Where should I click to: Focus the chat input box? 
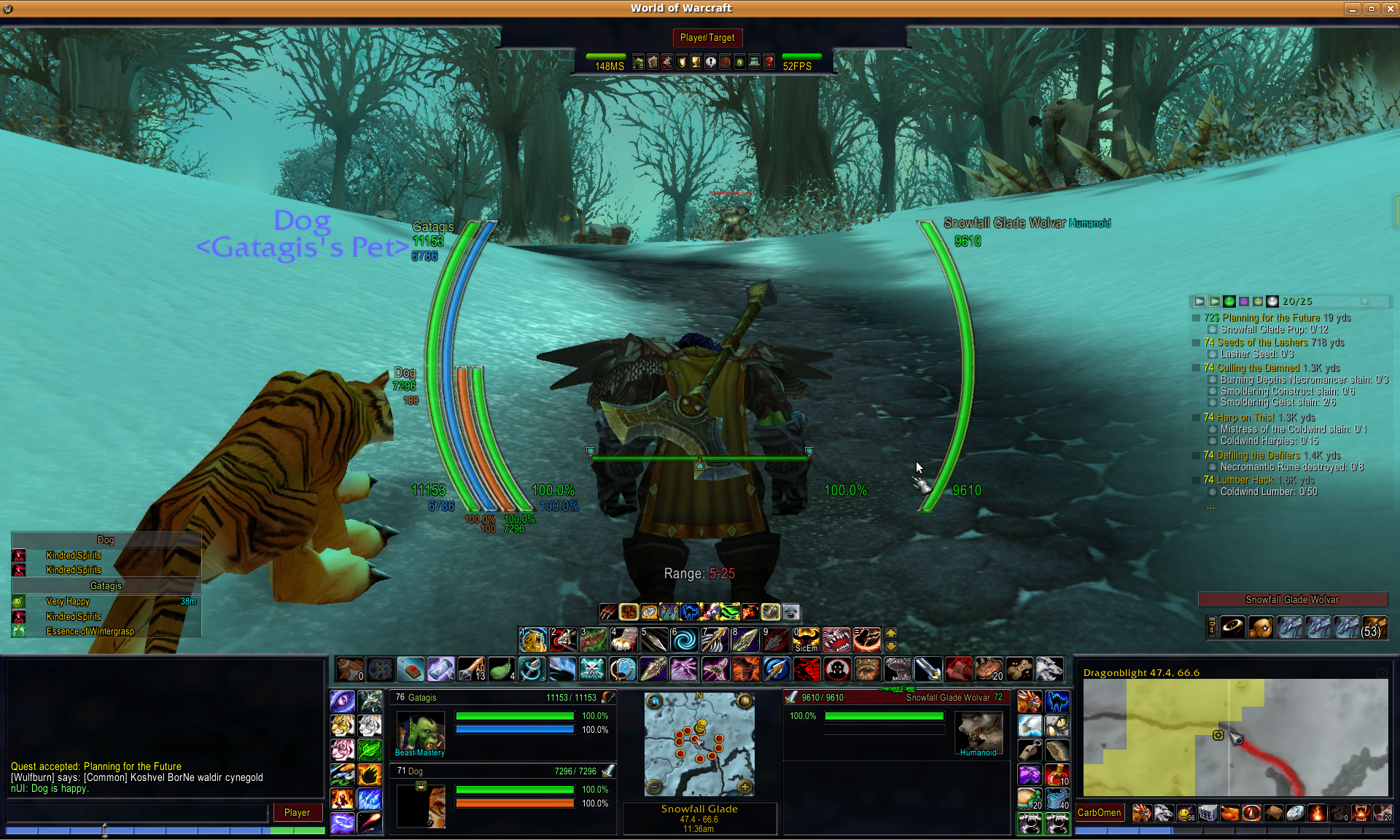137,812
